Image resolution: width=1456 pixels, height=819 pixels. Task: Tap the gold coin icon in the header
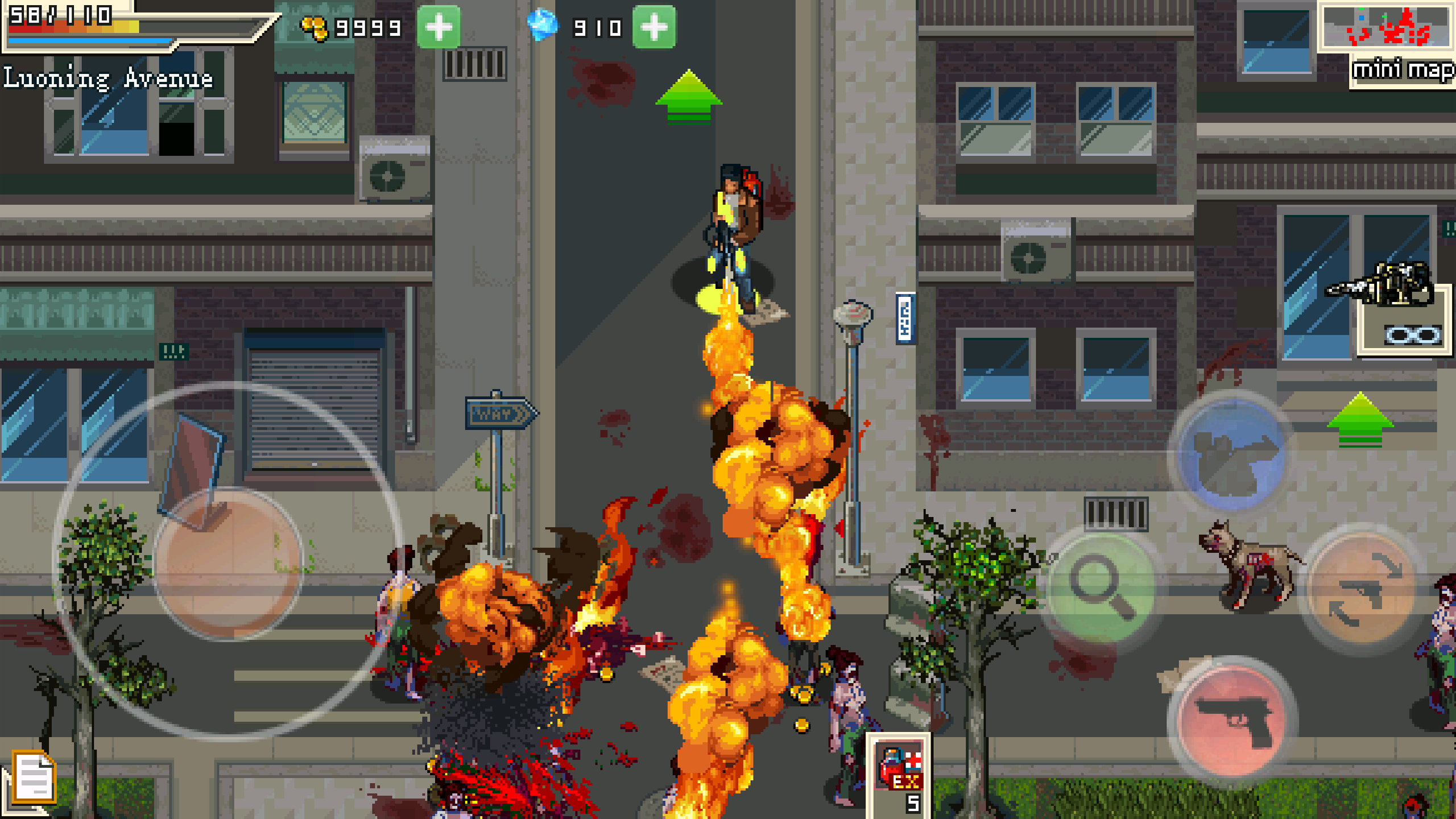pos(313,27)
